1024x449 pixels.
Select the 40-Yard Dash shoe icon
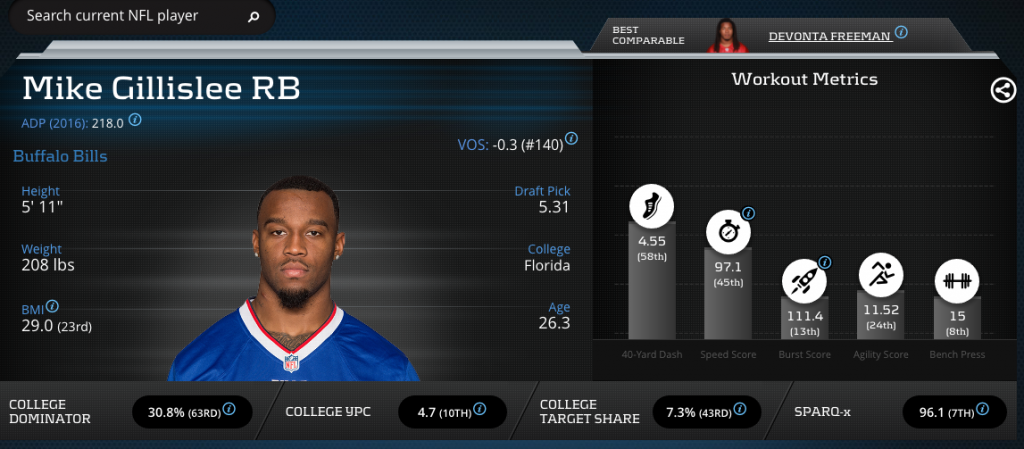click(651, 207)
